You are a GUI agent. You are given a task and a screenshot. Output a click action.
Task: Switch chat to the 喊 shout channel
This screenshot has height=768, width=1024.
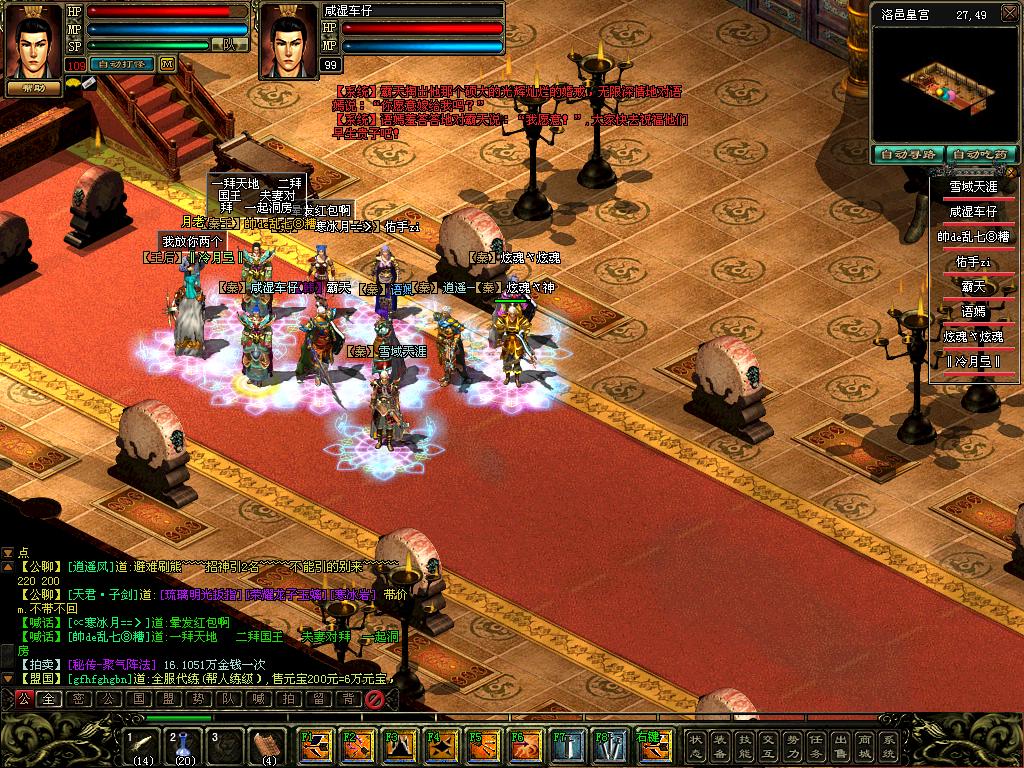coord(257,699)
